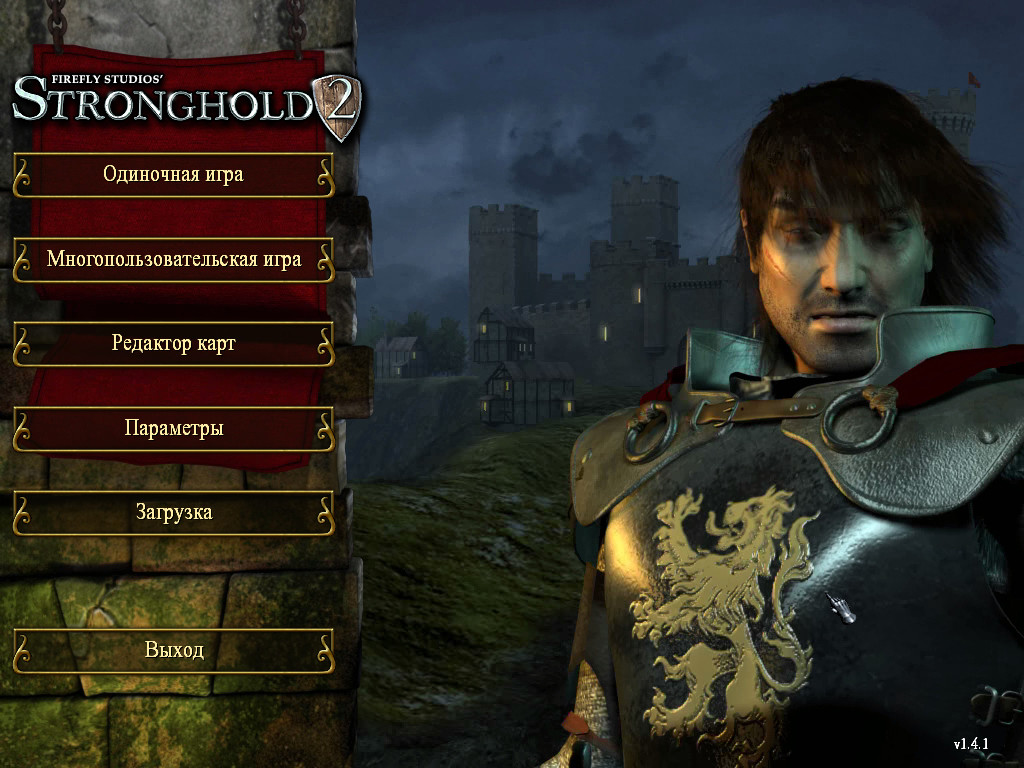
Task: Select Многопользовательская игра
Action: pos(173,260)
